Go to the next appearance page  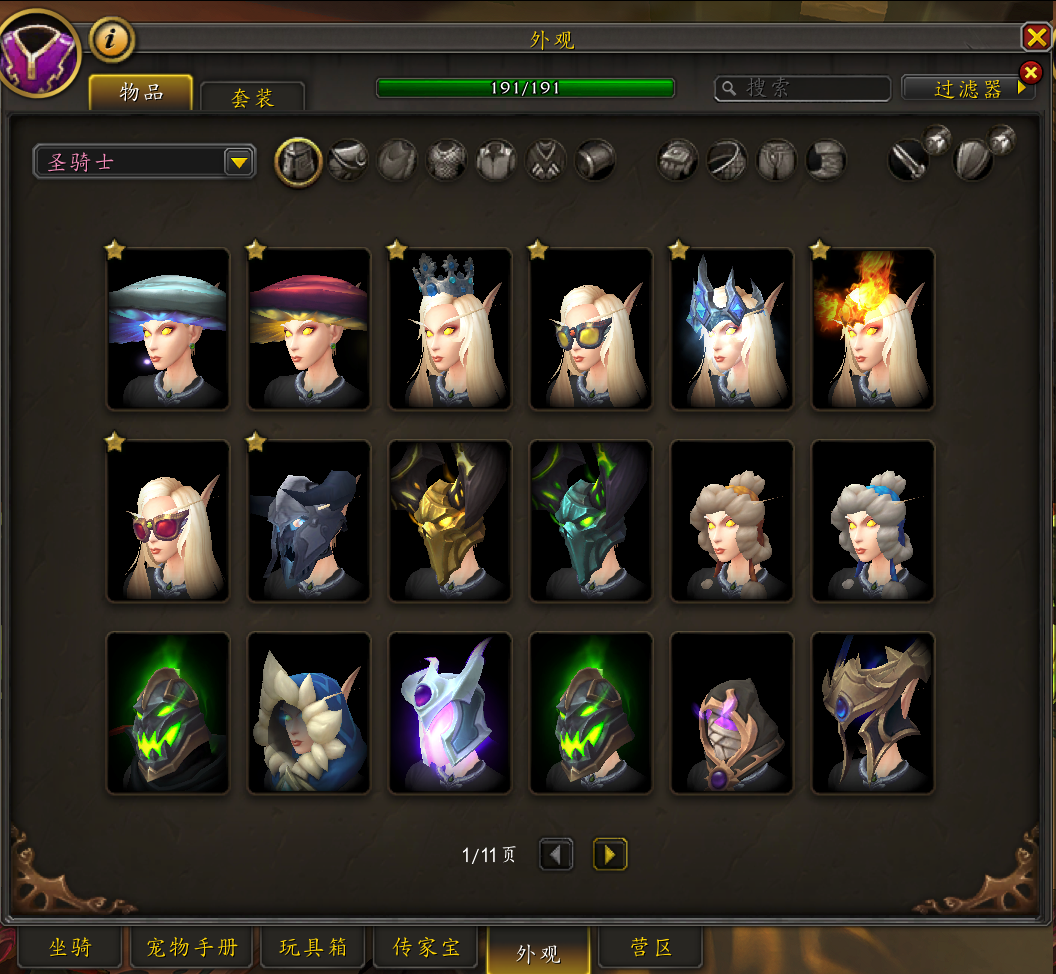click(x=610, y=854)
